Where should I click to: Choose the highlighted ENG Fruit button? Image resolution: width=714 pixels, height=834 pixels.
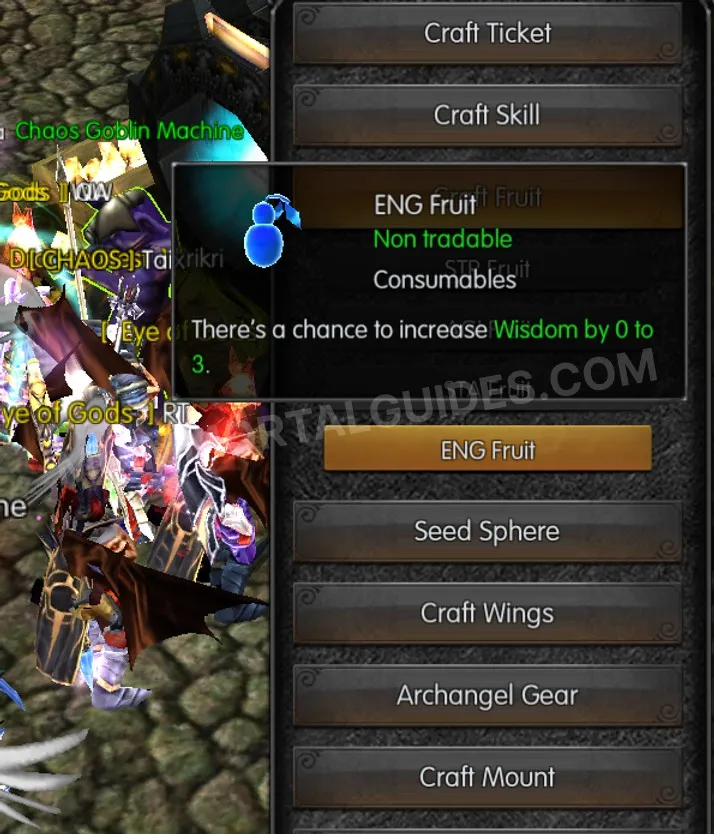[x=487, y=450]
